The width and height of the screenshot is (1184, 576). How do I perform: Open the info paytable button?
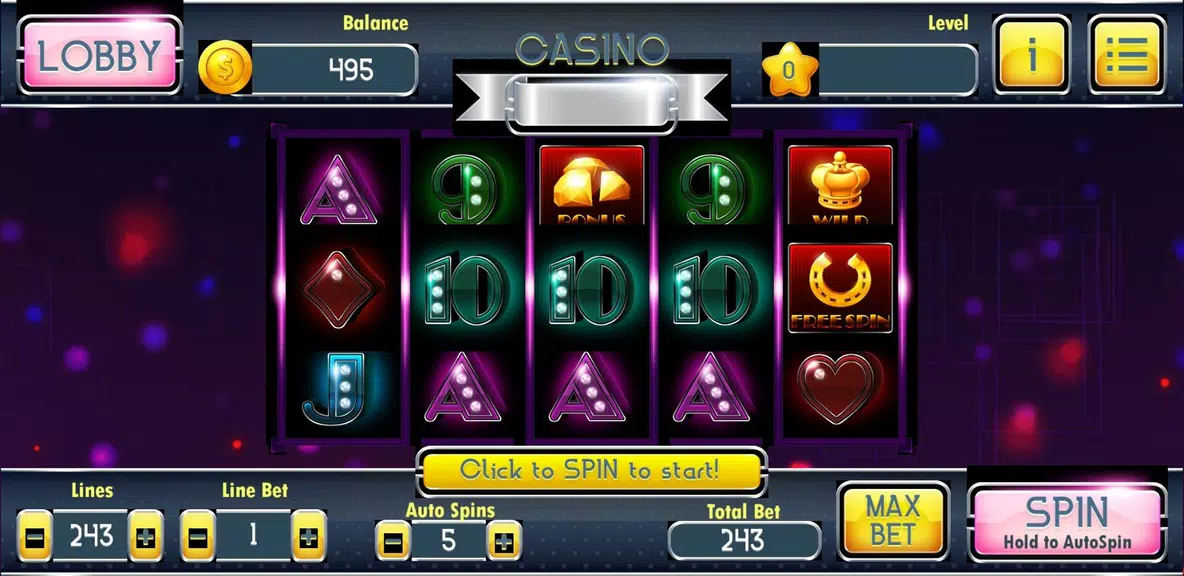1031,56
